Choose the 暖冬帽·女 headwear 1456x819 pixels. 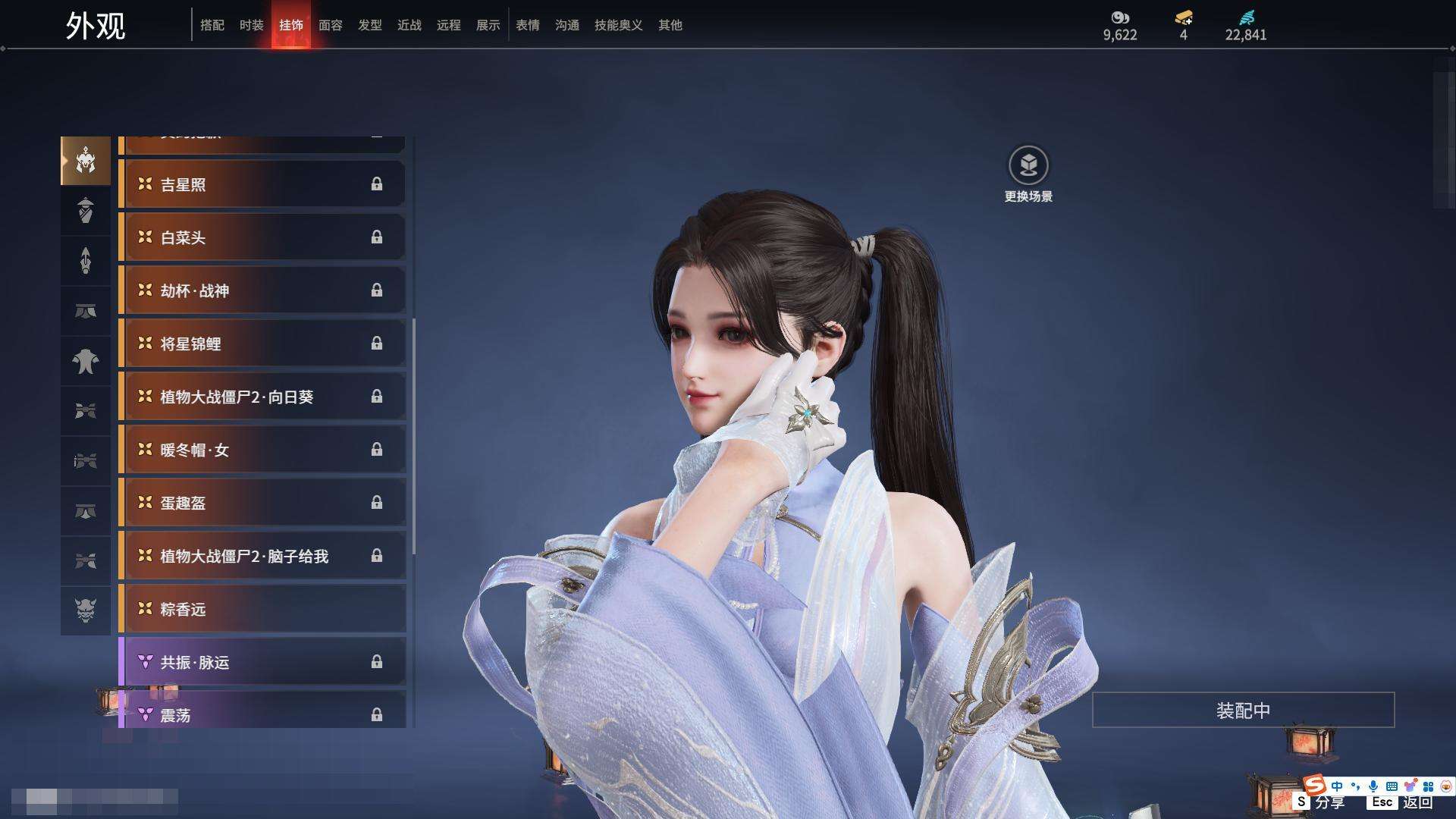tap(262, 450)
